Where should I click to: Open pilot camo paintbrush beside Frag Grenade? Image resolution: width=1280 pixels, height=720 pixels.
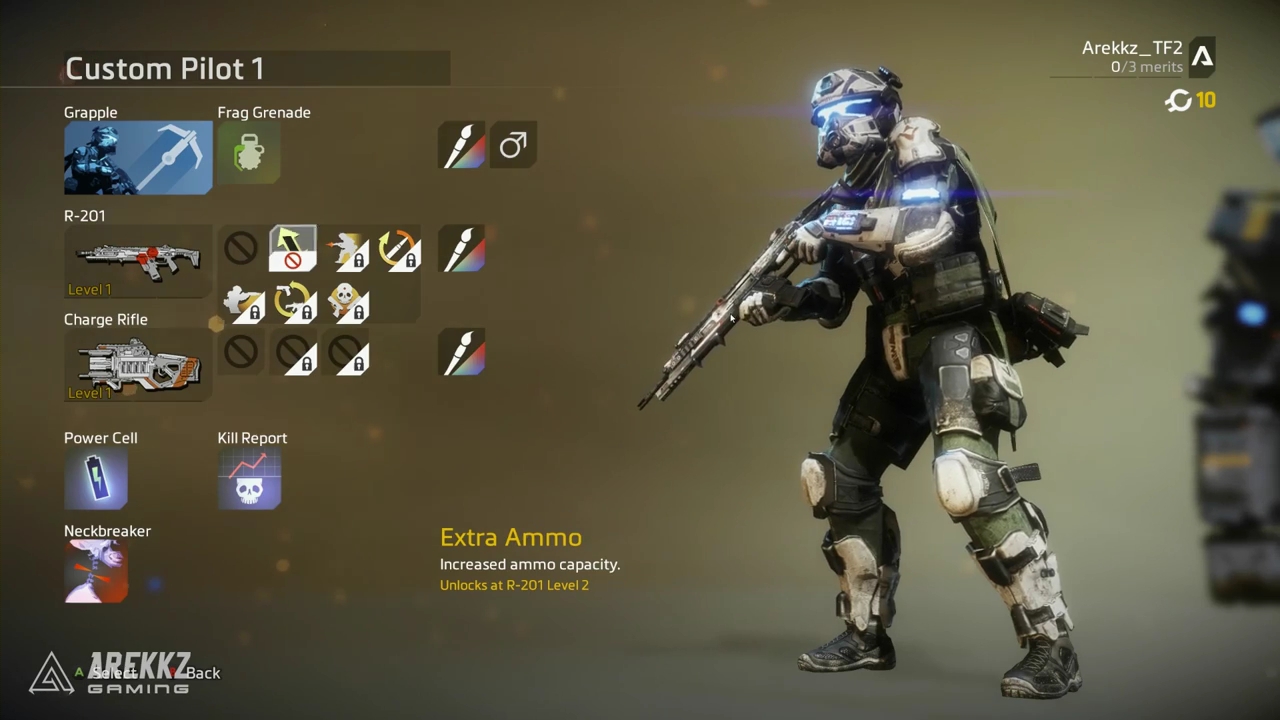[462, 146]
